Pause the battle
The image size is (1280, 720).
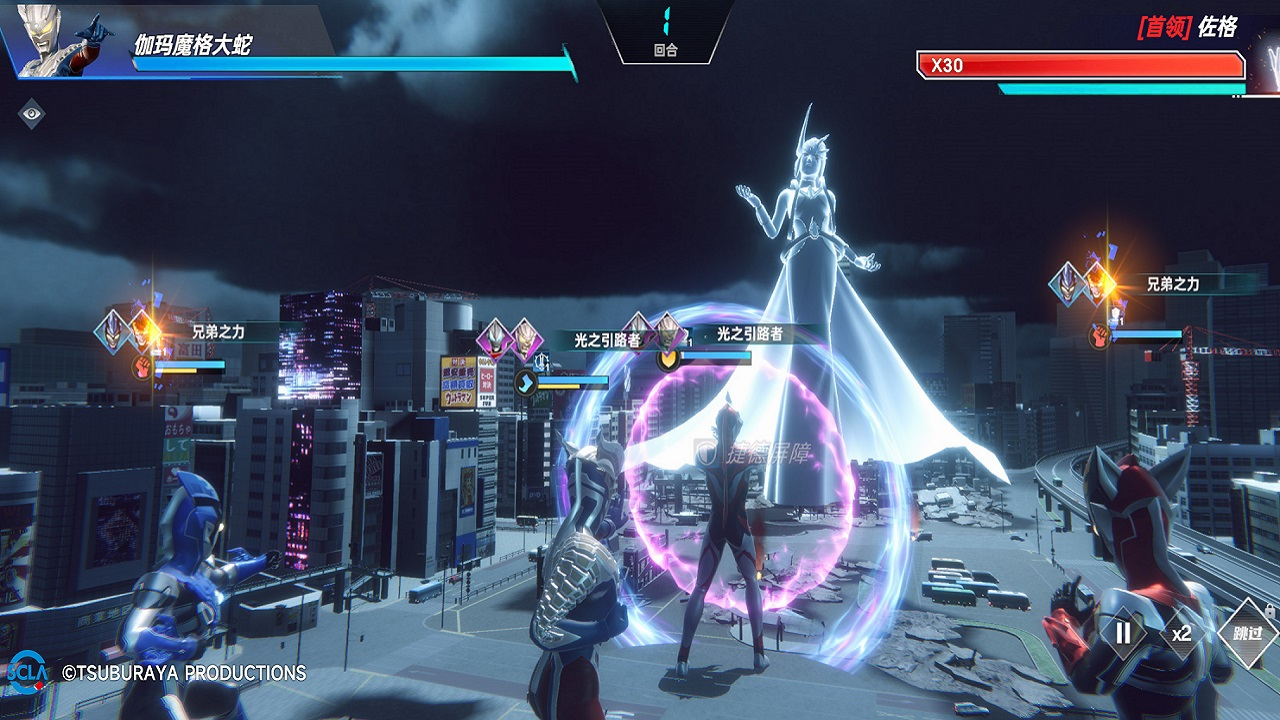coord(1123,633)
